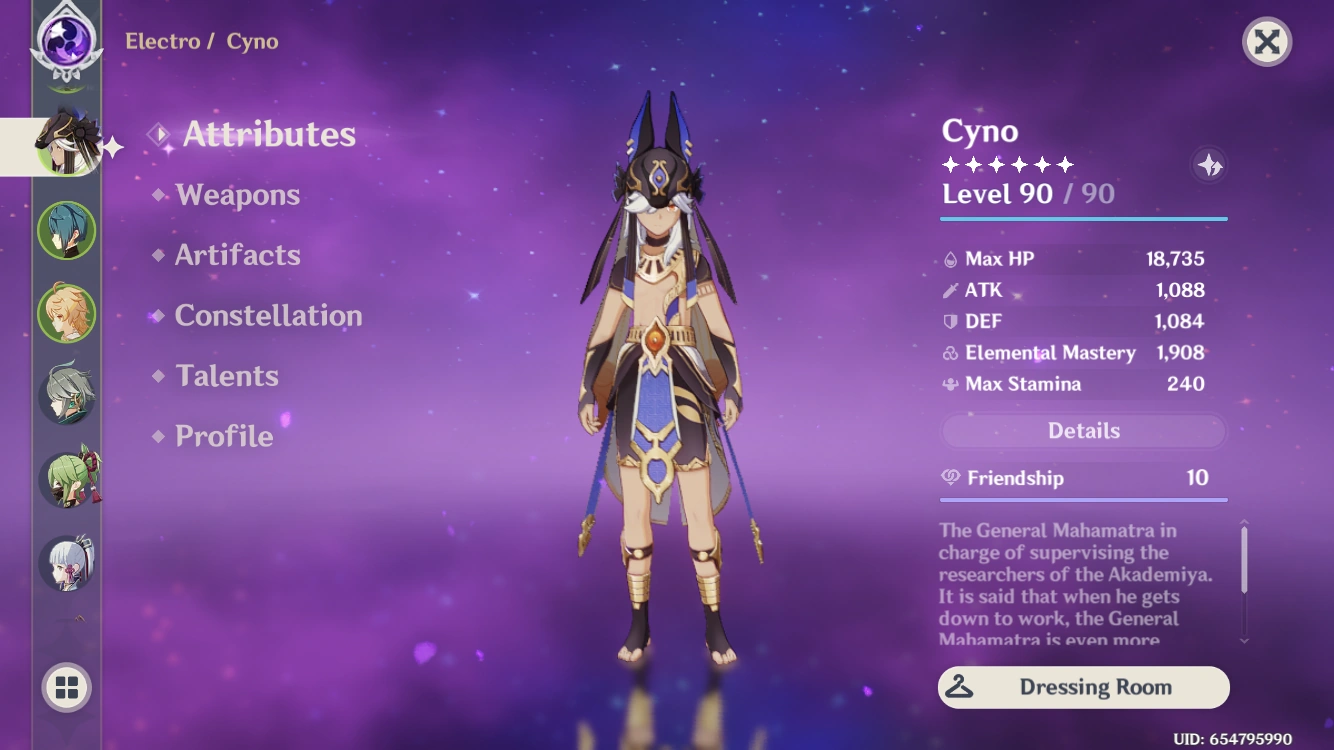
Task: Click the level progress bar under Level 90
Action: (x=1083, y=215)
